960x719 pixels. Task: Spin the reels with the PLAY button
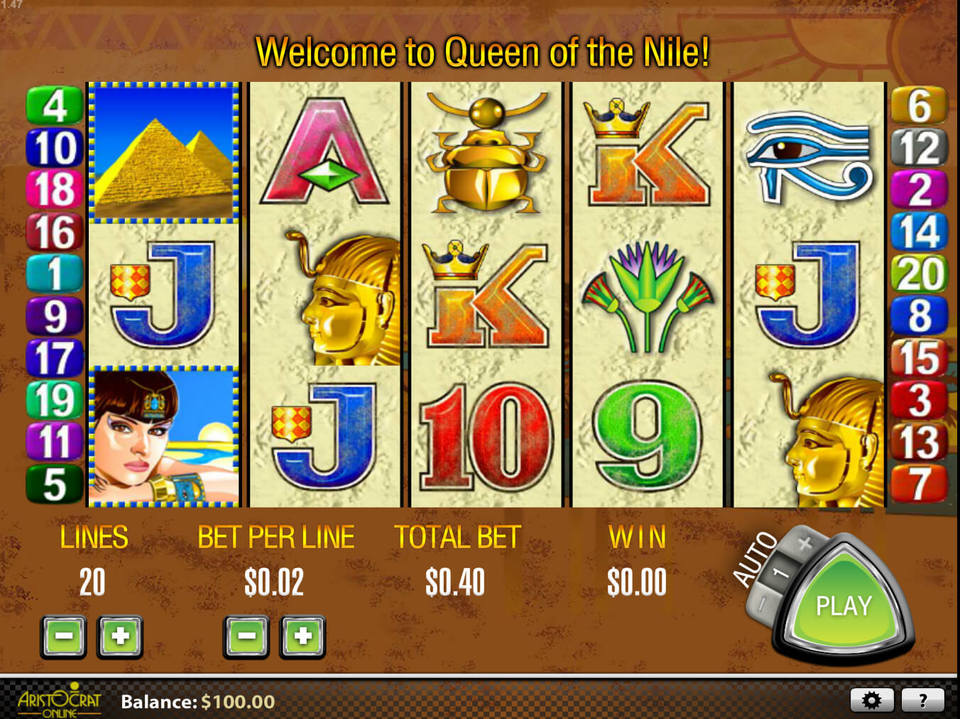tap(843, 604)
